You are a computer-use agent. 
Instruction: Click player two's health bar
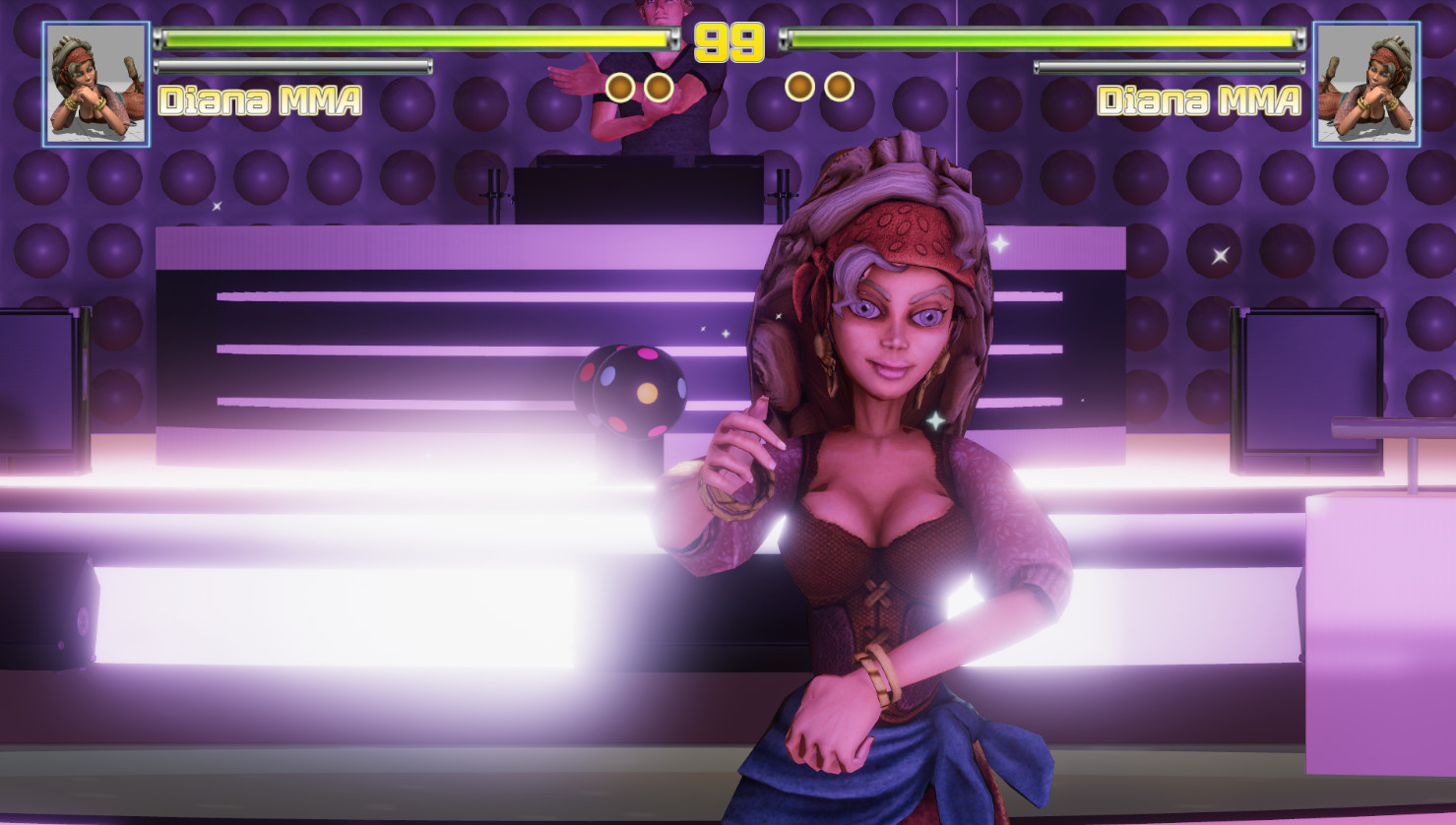tap(1039, 38)
